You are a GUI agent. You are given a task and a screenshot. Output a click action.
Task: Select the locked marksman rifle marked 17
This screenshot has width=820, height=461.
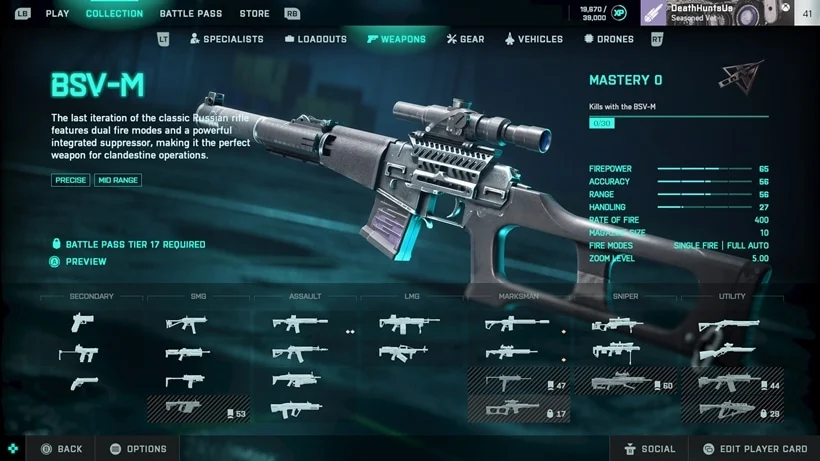519,409
